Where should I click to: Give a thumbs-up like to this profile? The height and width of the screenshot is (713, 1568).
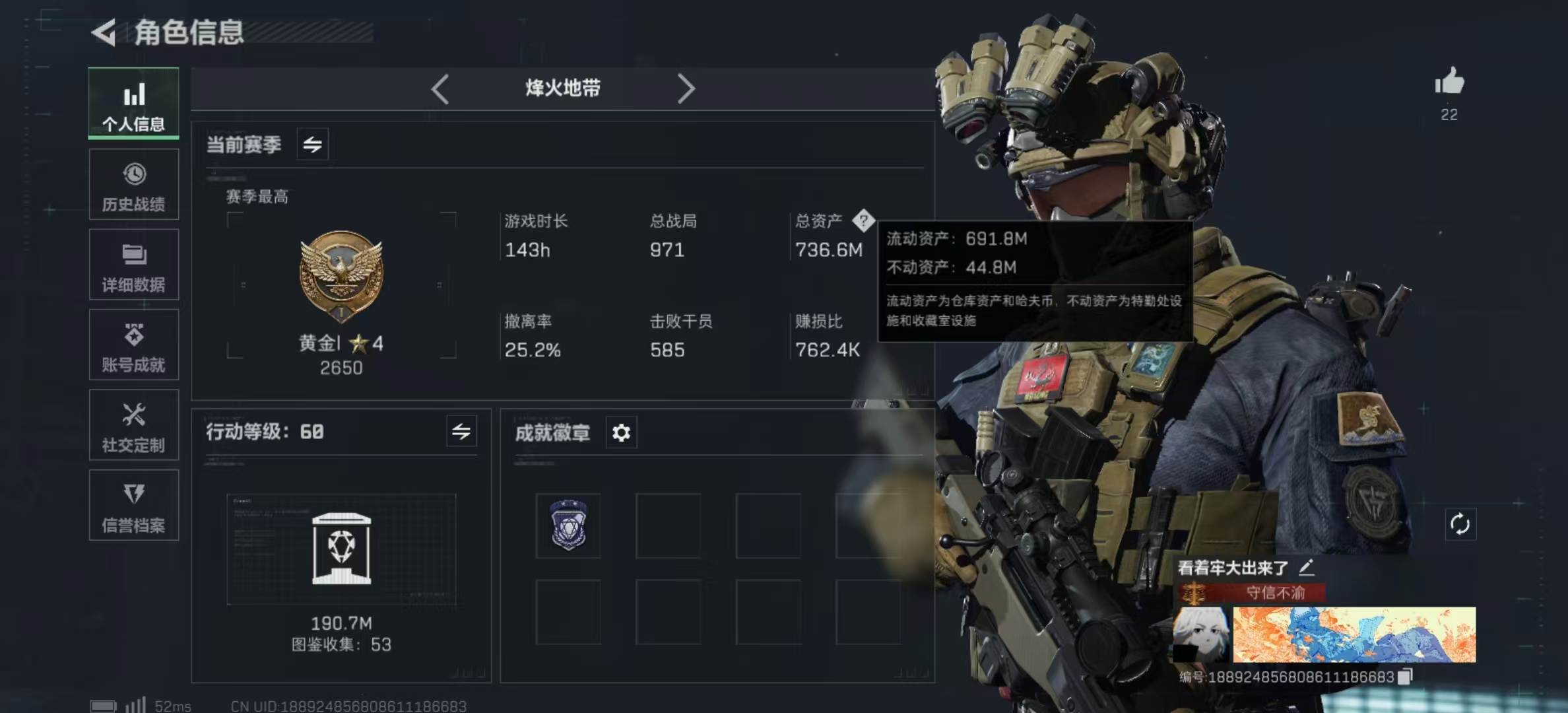pos(1449,83)
